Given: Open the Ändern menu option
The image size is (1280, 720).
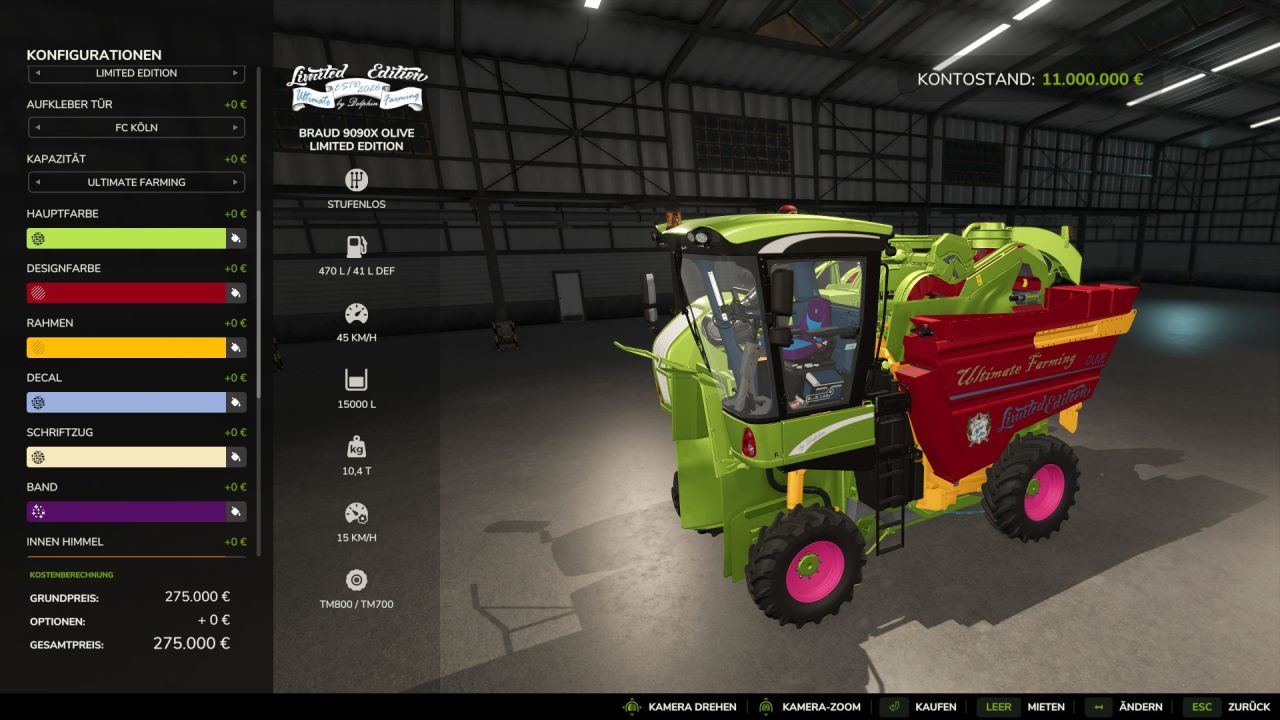Looking at the screenshot, I should [x=1140, y=706].
